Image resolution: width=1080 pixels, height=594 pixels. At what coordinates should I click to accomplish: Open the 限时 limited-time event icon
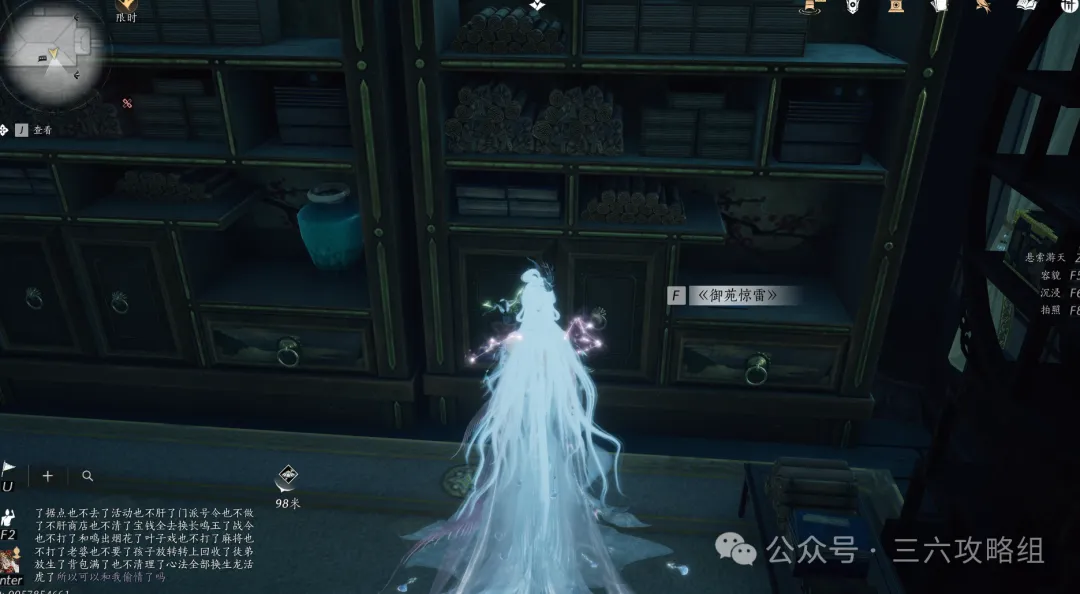pyautogui.click(x=126, y=8)
